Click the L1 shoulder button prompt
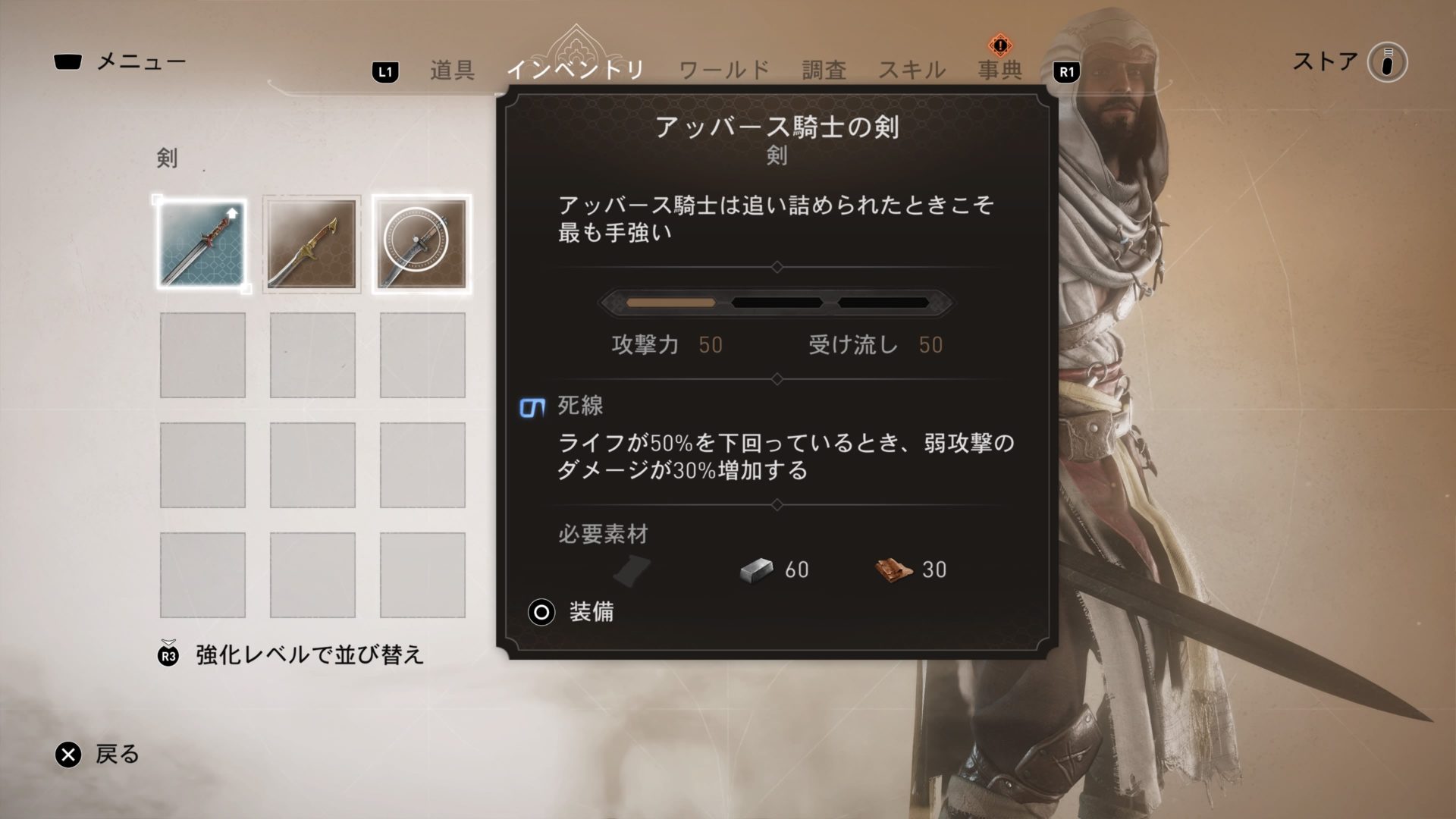 (x=385, y=69)
